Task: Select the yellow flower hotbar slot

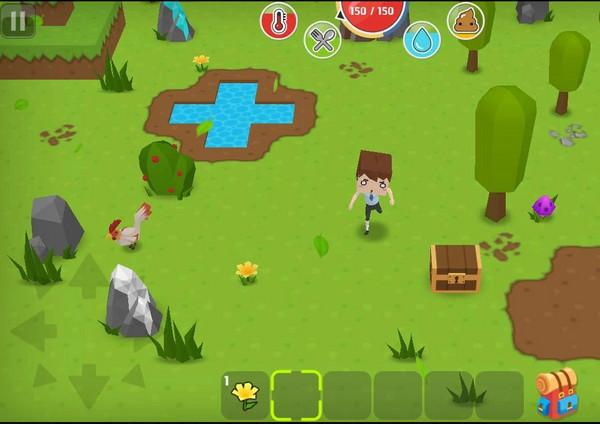Action: (245, 395)
